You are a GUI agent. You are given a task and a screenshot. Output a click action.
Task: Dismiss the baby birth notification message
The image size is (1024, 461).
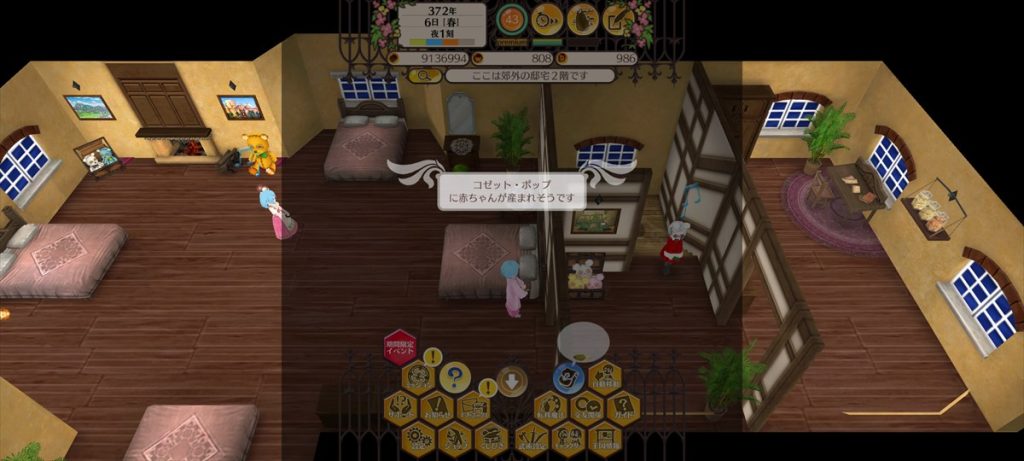click(512, 190)
